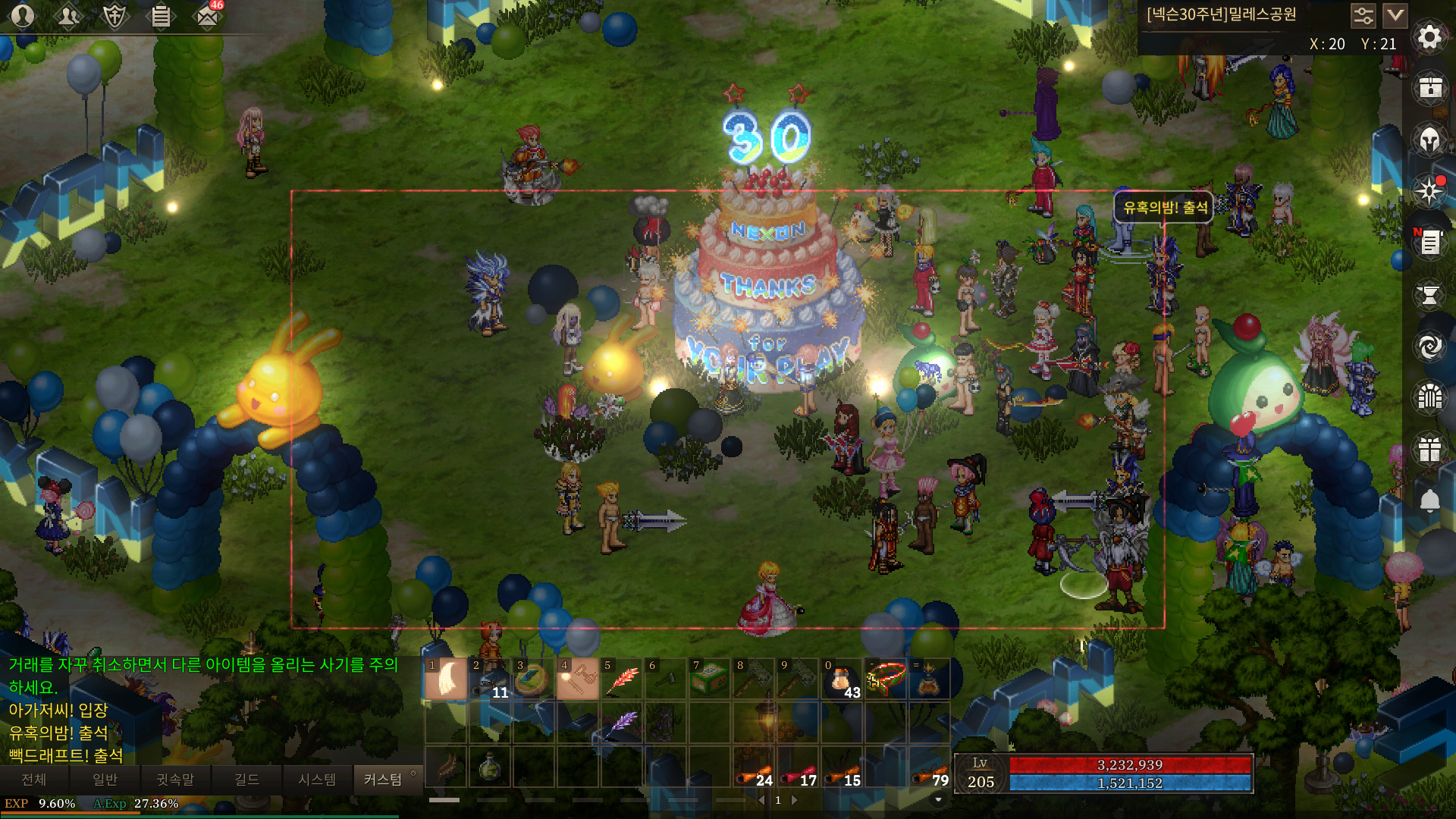Switch to the 전체 chat tab
This screenshot has width=1456, height=819.
[x=34, y=780]
